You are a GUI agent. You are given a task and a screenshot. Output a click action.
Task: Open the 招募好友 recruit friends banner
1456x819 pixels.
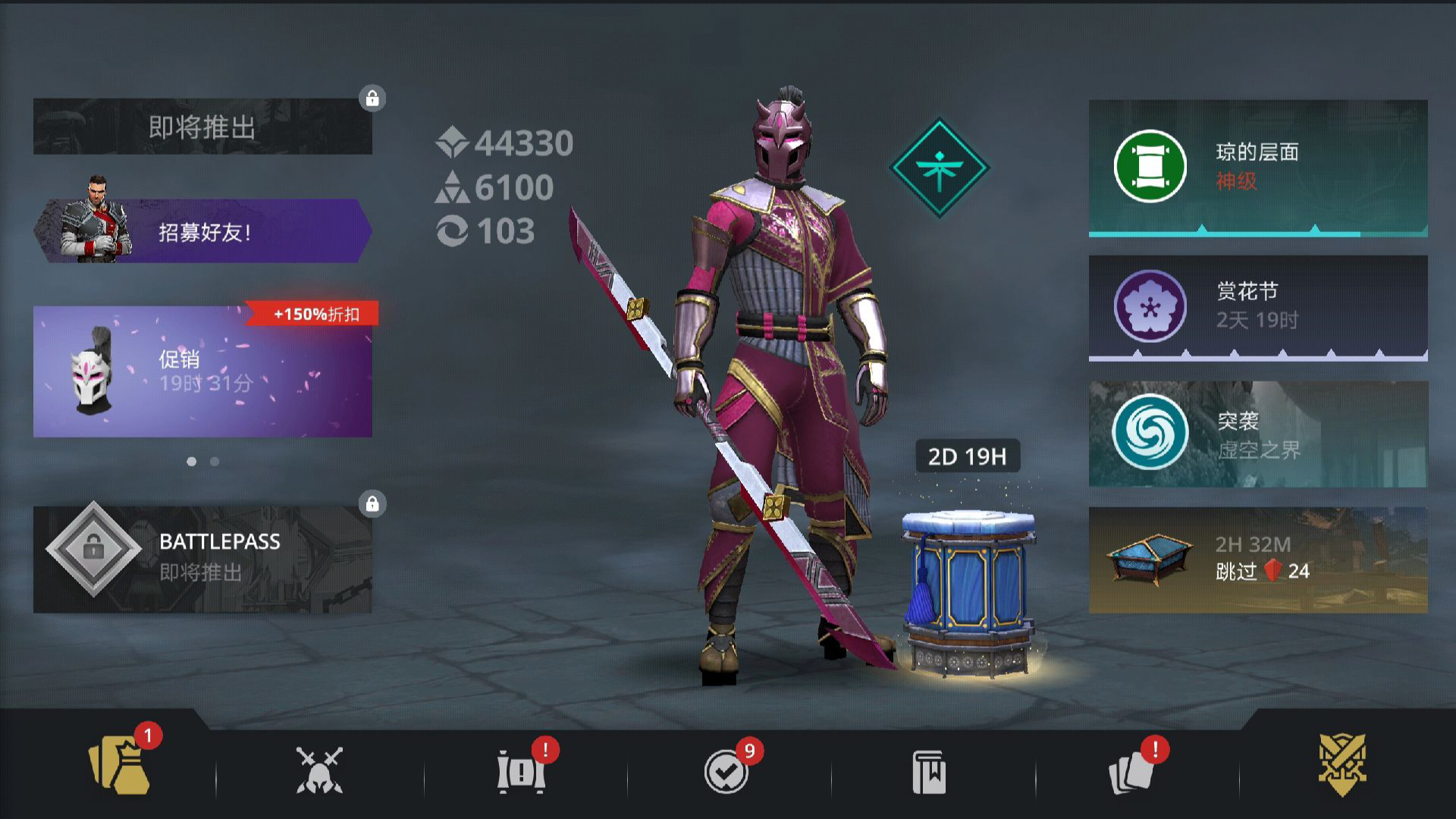202,231
